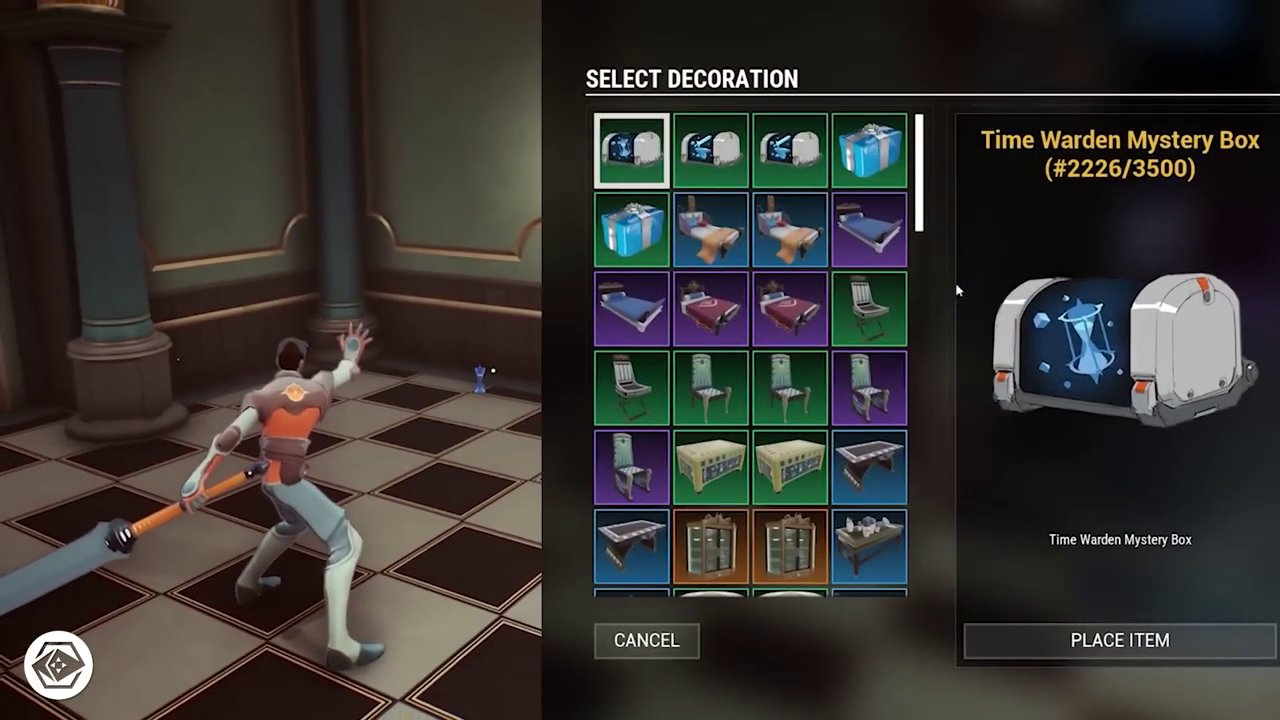Select the blue bed decoration
The image size is (1280, 720).
click(869, 229)
